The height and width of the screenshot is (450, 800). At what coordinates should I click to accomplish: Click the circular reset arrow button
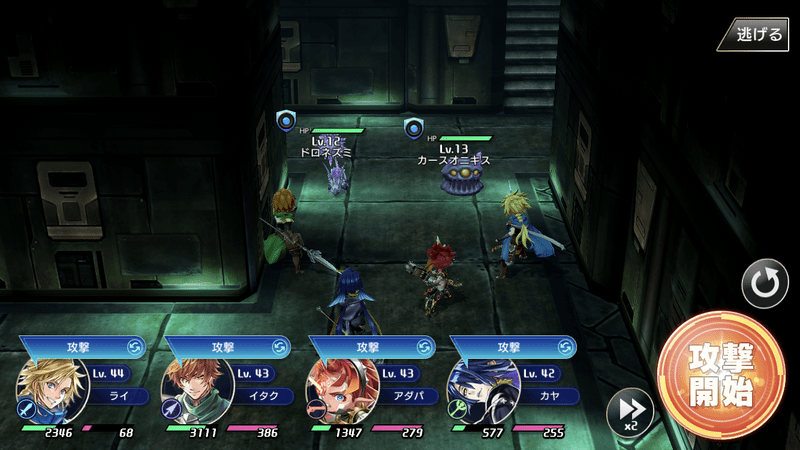[x=764, y=284]
